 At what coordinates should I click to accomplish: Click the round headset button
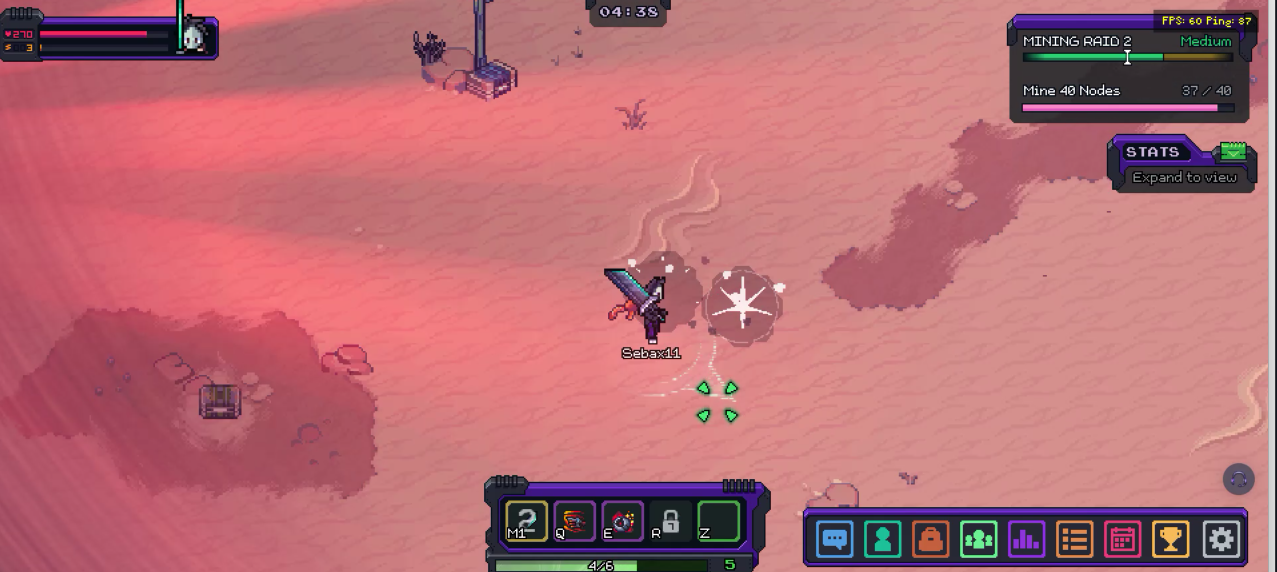[x=1238, y=479]
